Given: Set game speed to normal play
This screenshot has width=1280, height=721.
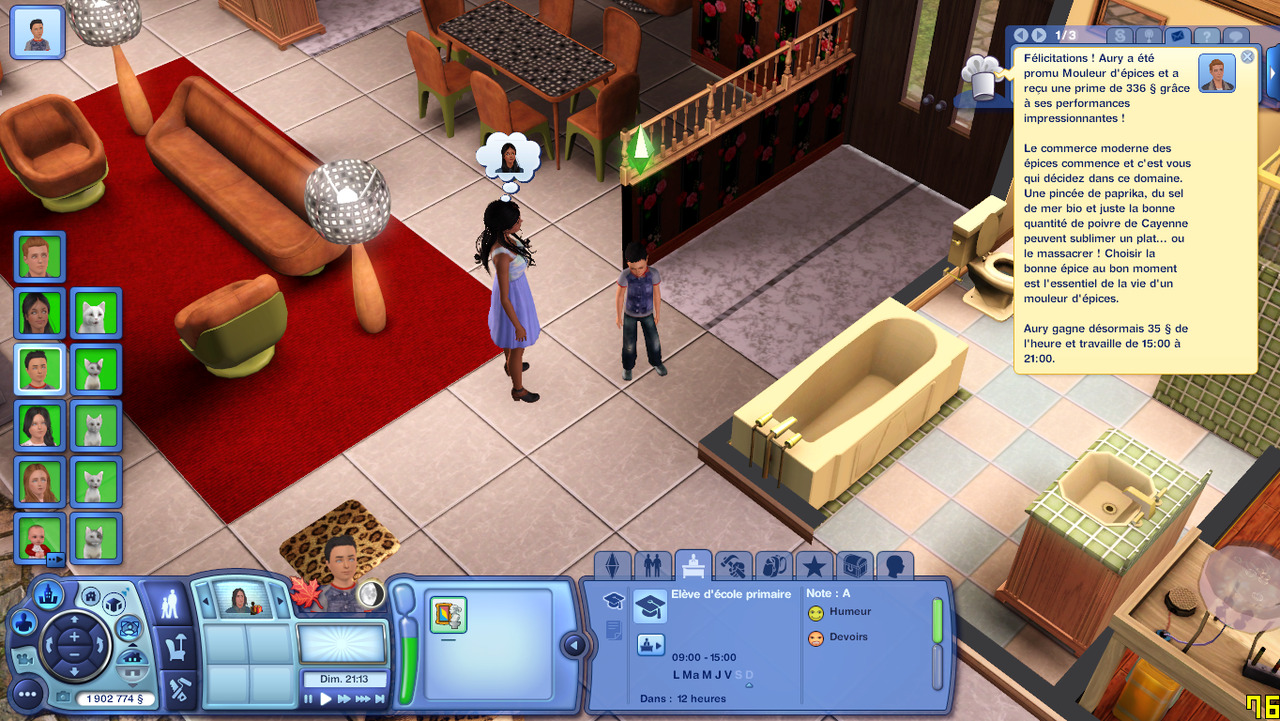Looking at the screenshot, I should click(326, 699).
